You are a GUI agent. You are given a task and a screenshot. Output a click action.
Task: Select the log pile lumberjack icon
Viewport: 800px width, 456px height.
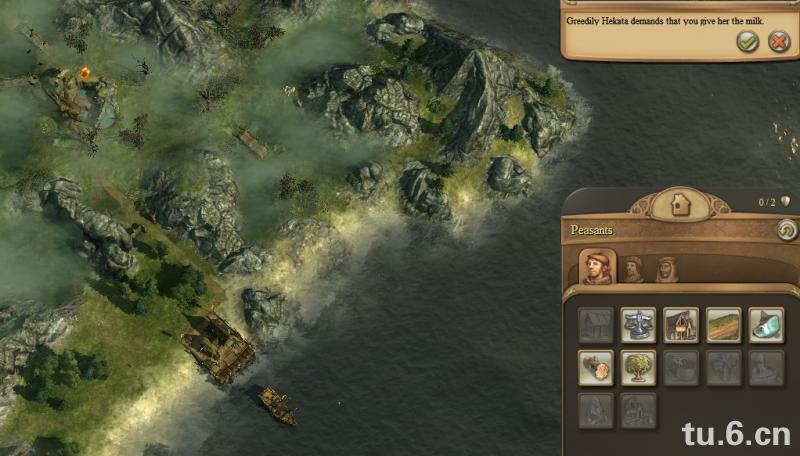pos(596,368)
